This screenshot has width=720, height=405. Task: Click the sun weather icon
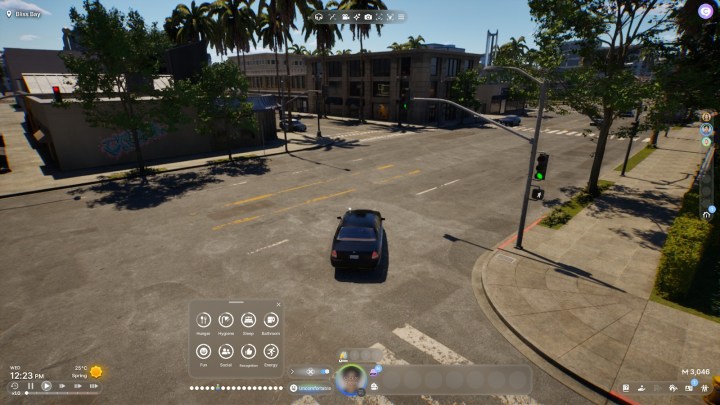click(x=96, y=371)
